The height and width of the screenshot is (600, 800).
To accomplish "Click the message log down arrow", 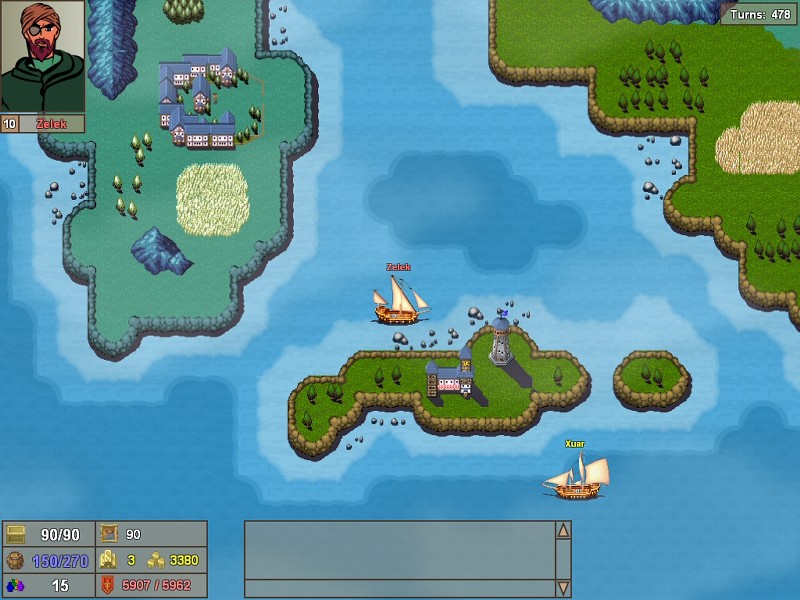I will (563, 588).
